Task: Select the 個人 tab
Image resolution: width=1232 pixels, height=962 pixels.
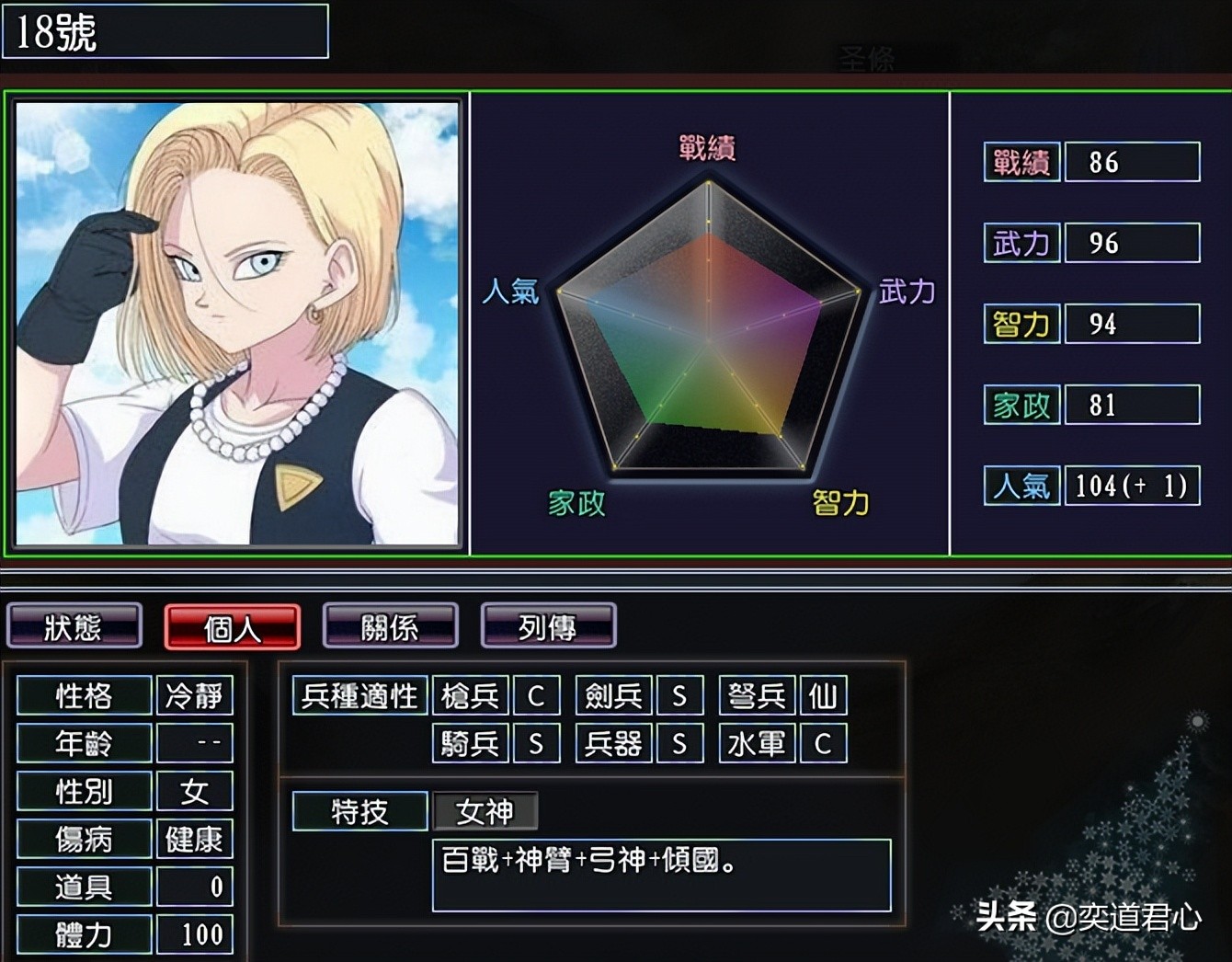Action: point(233,627)
